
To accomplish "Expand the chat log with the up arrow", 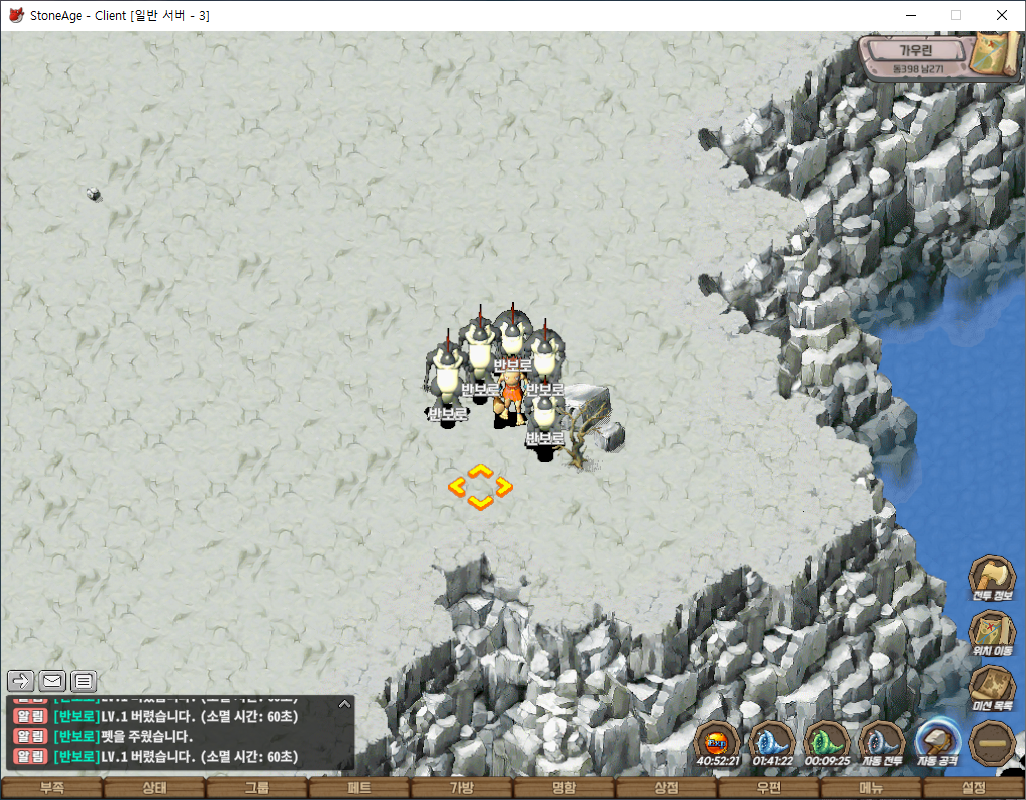I will (344, 704).
